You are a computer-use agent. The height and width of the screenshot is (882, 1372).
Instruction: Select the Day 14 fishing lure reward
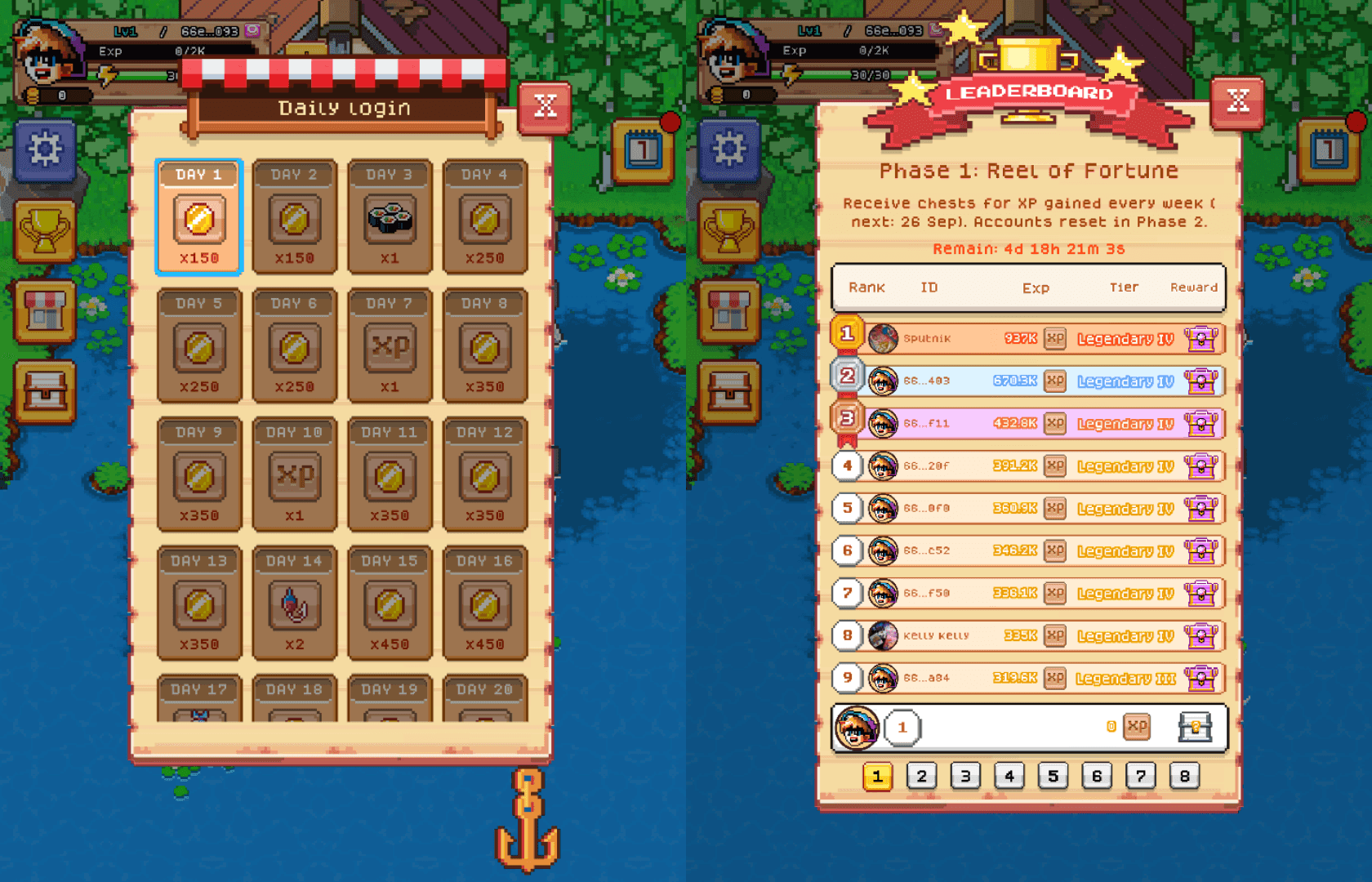(x=294, y=604)
